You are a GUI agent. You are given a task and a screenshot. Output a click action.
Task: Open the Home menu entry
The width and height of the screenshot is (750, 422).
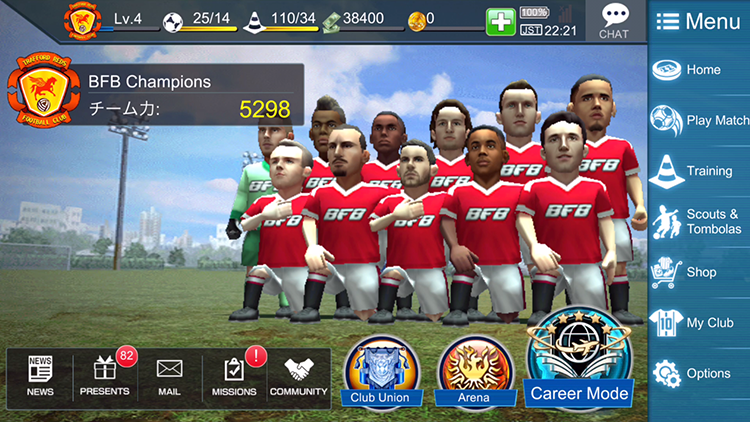click(x=699, y=70)
